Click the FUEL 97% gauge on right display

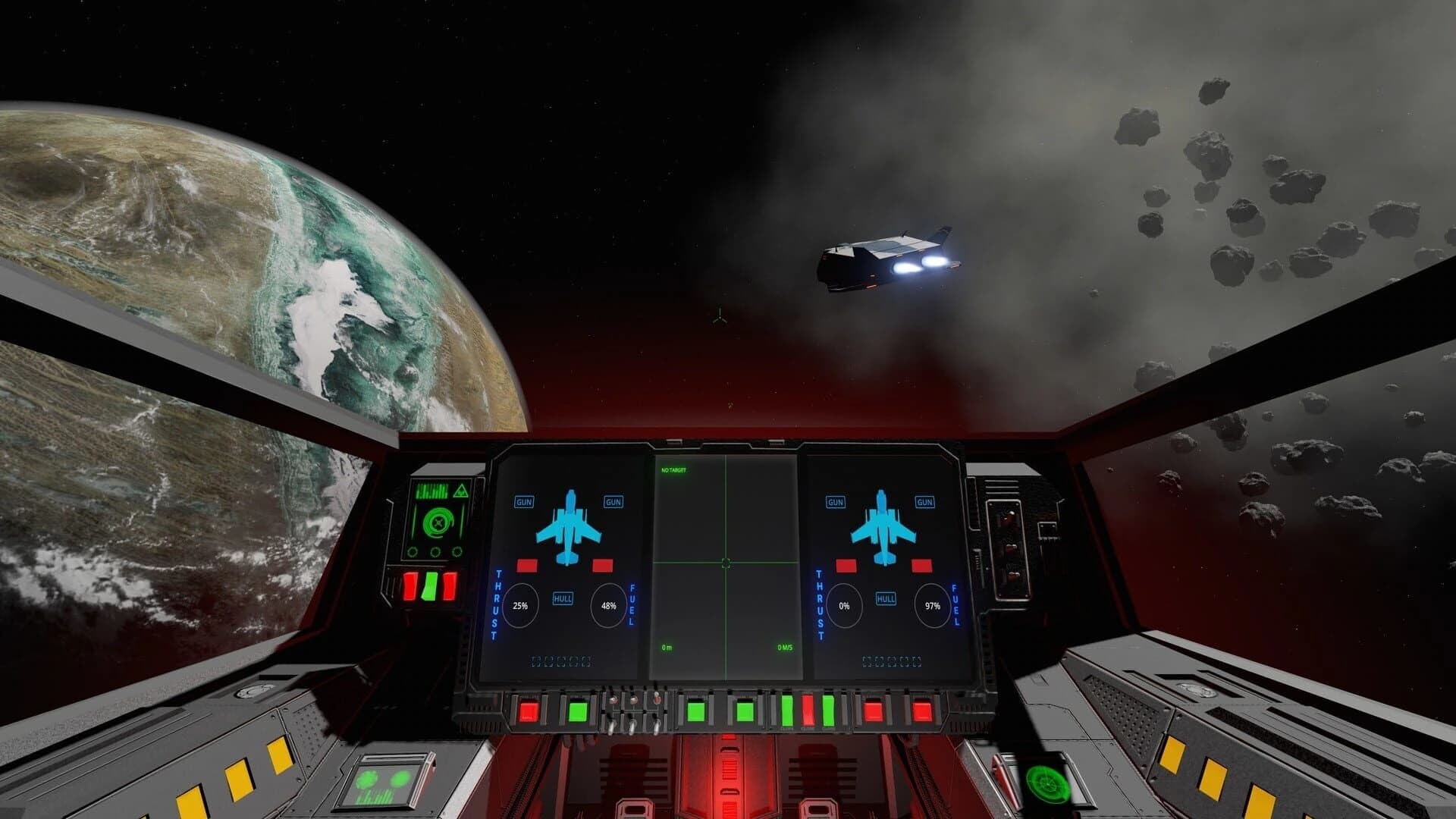(x=930, y=606)
